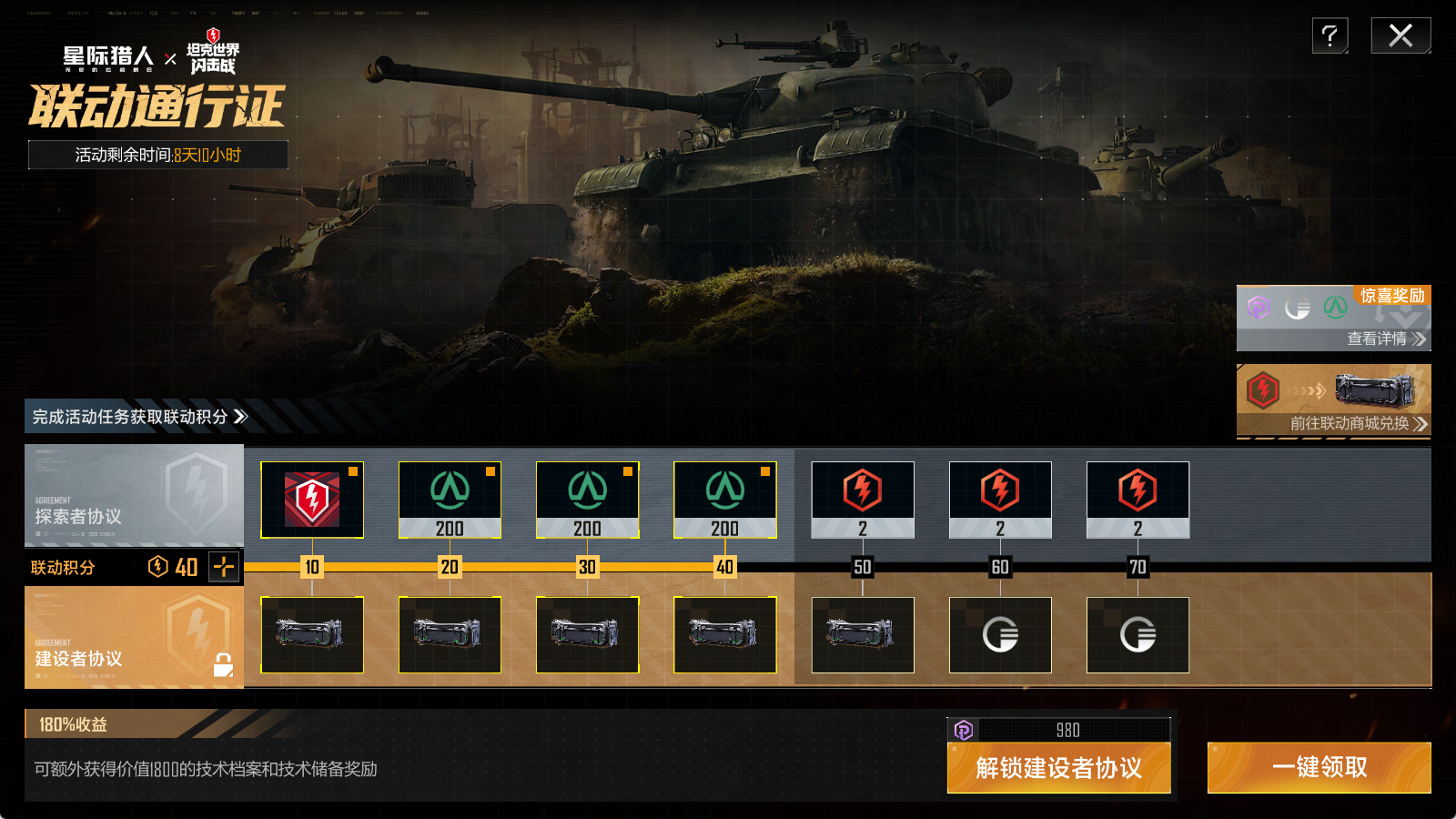Go to the 前往联动商城兑换 shop banner

click(1333, 401)
